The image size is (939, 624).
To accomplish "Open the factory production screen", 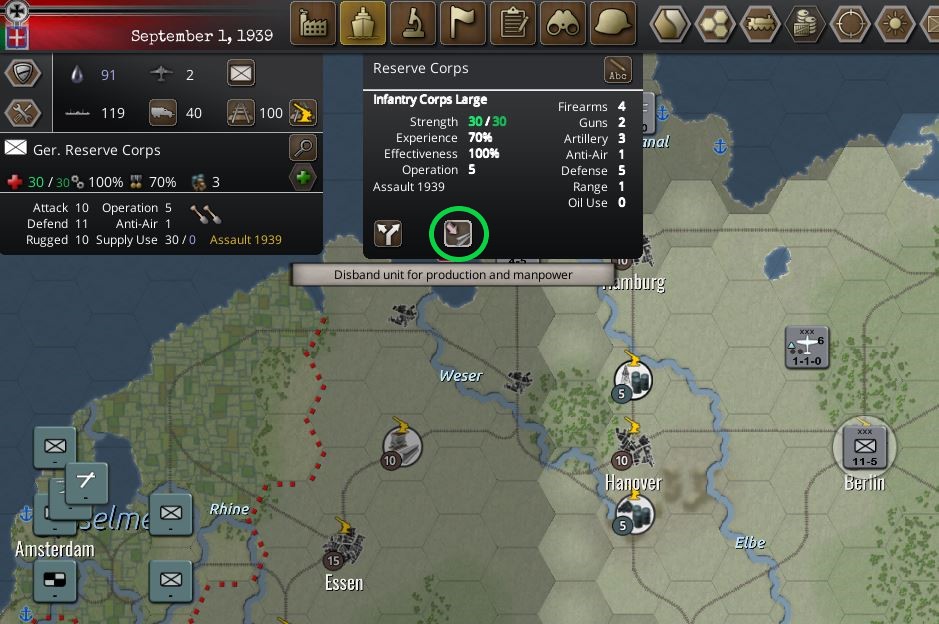I will tap(313, 23).
